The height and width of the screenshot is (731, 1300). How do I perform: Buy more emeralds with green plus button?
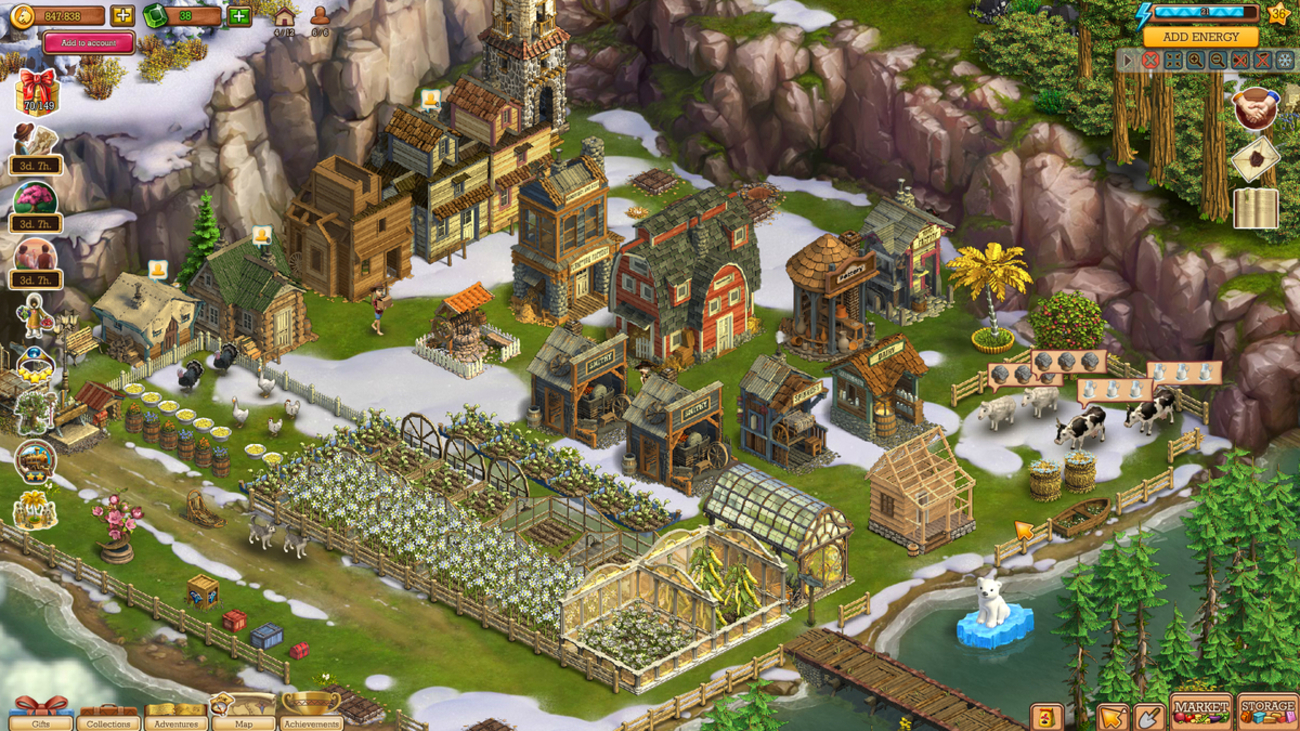(239, 16)
